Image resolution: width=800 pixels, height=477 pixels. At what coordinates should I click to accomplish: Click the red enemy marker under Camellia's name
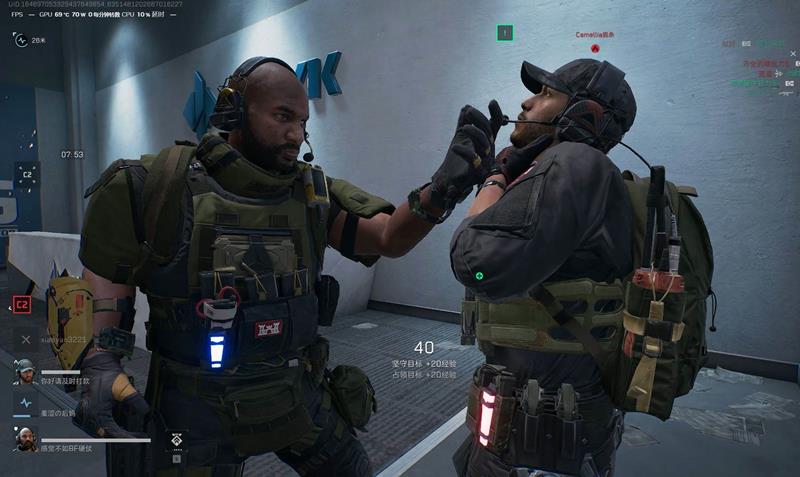click(x=594, y=47)
